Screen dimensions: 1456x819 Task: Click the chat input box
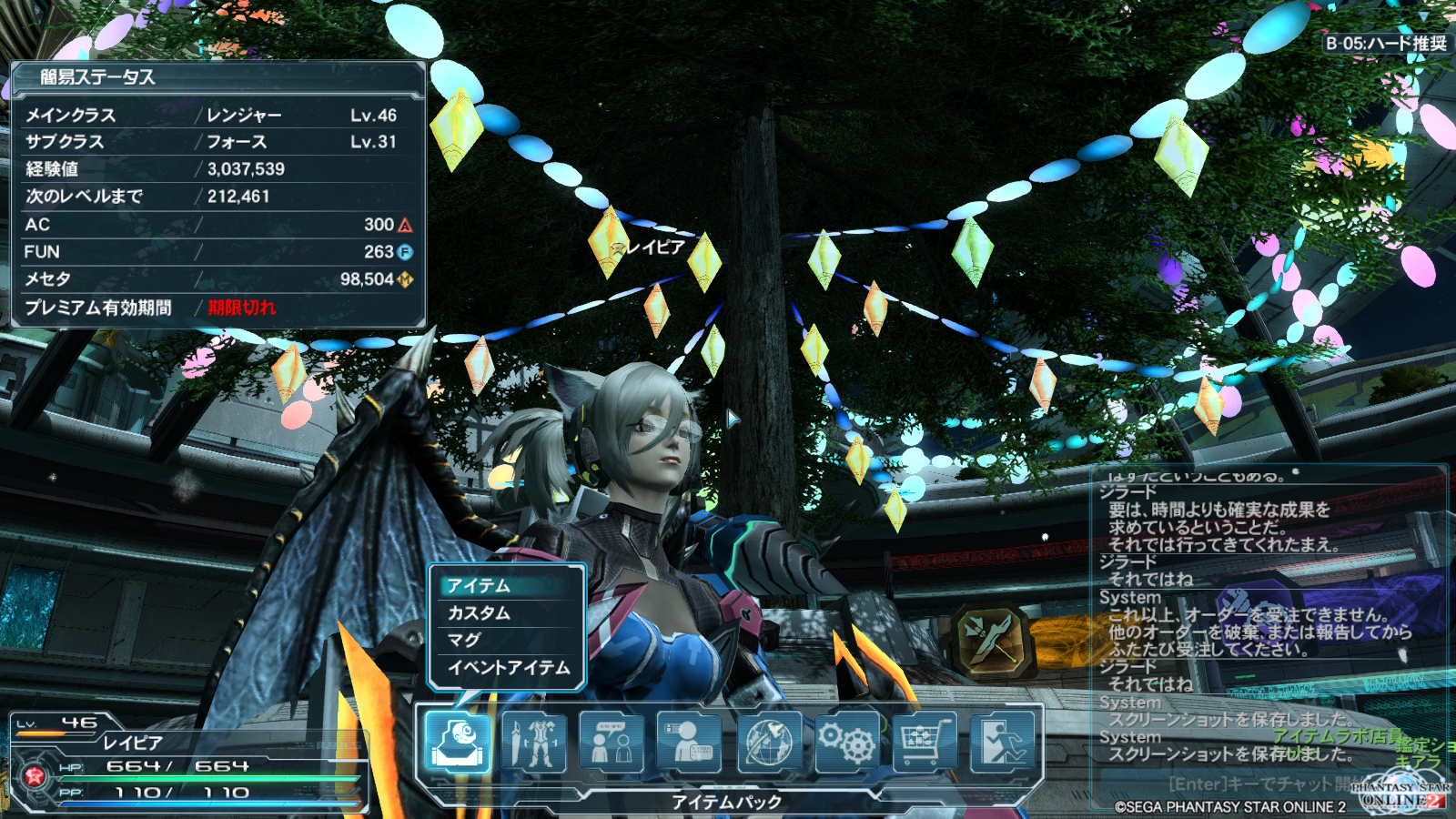click(x=1256, y=784)
